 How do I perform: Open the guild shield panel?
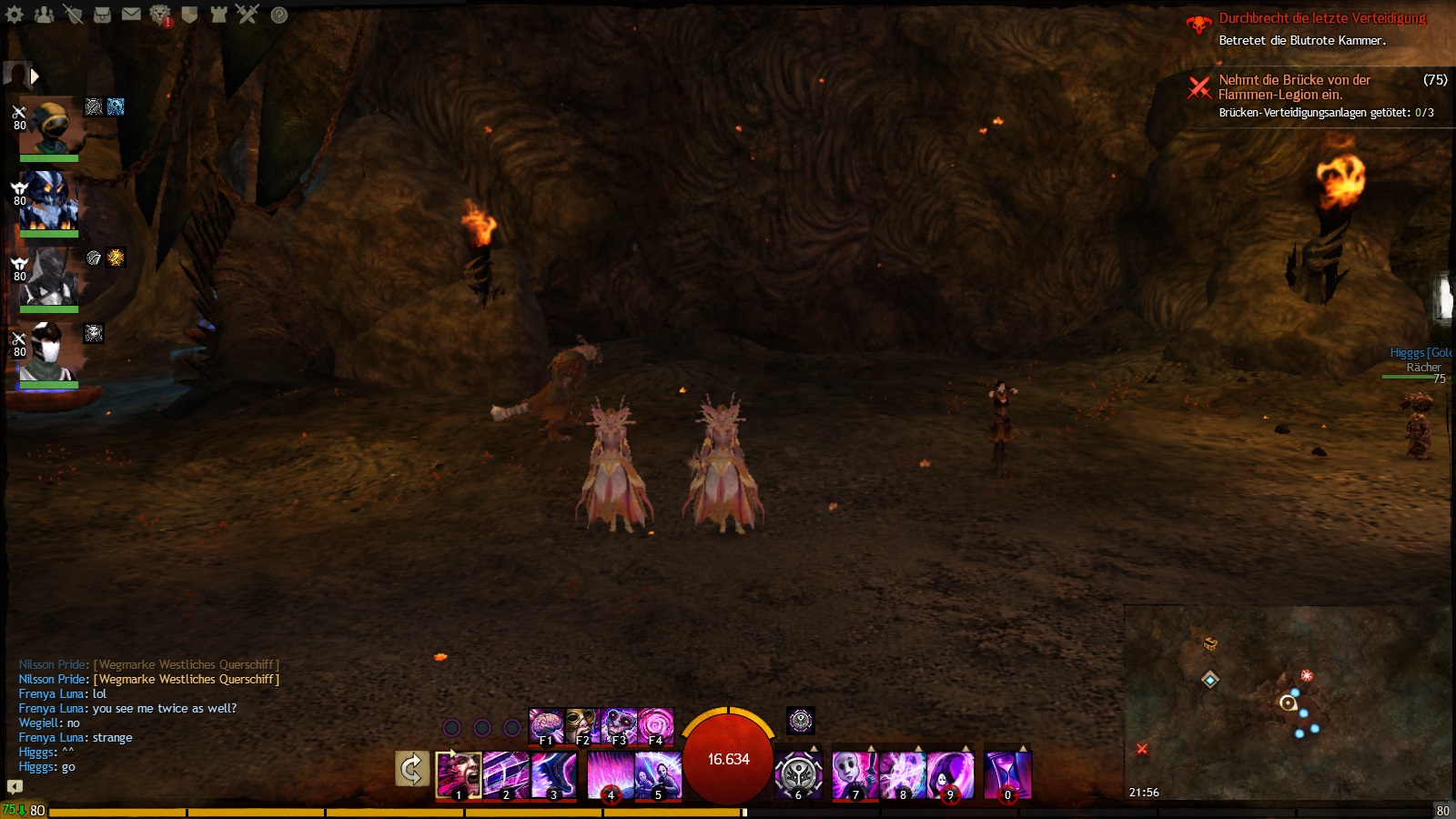[x=189, y=14]
